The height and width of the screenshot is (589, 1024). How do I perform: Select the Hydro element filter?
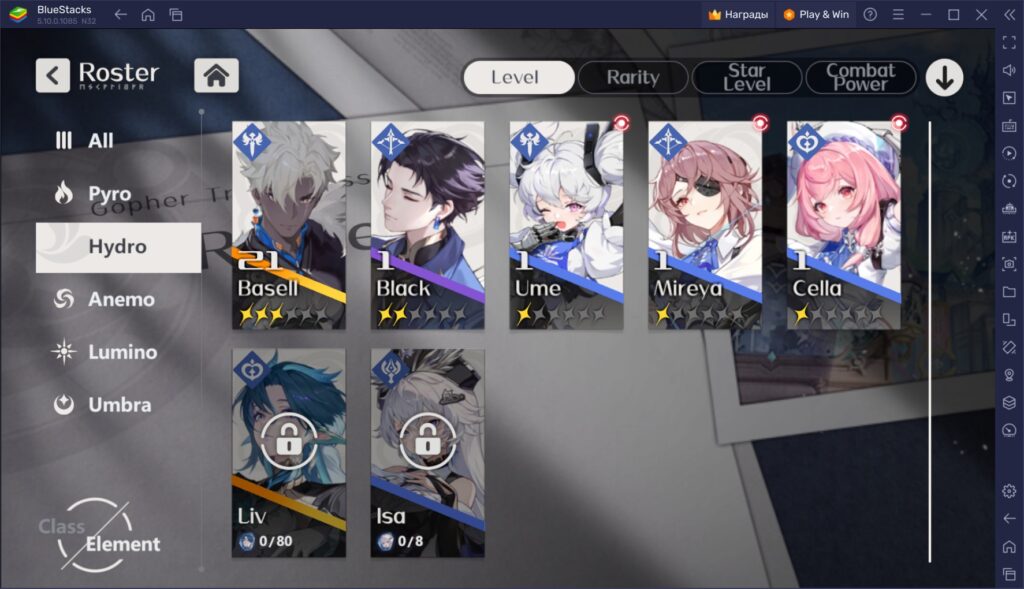click(x=117, y=247)
